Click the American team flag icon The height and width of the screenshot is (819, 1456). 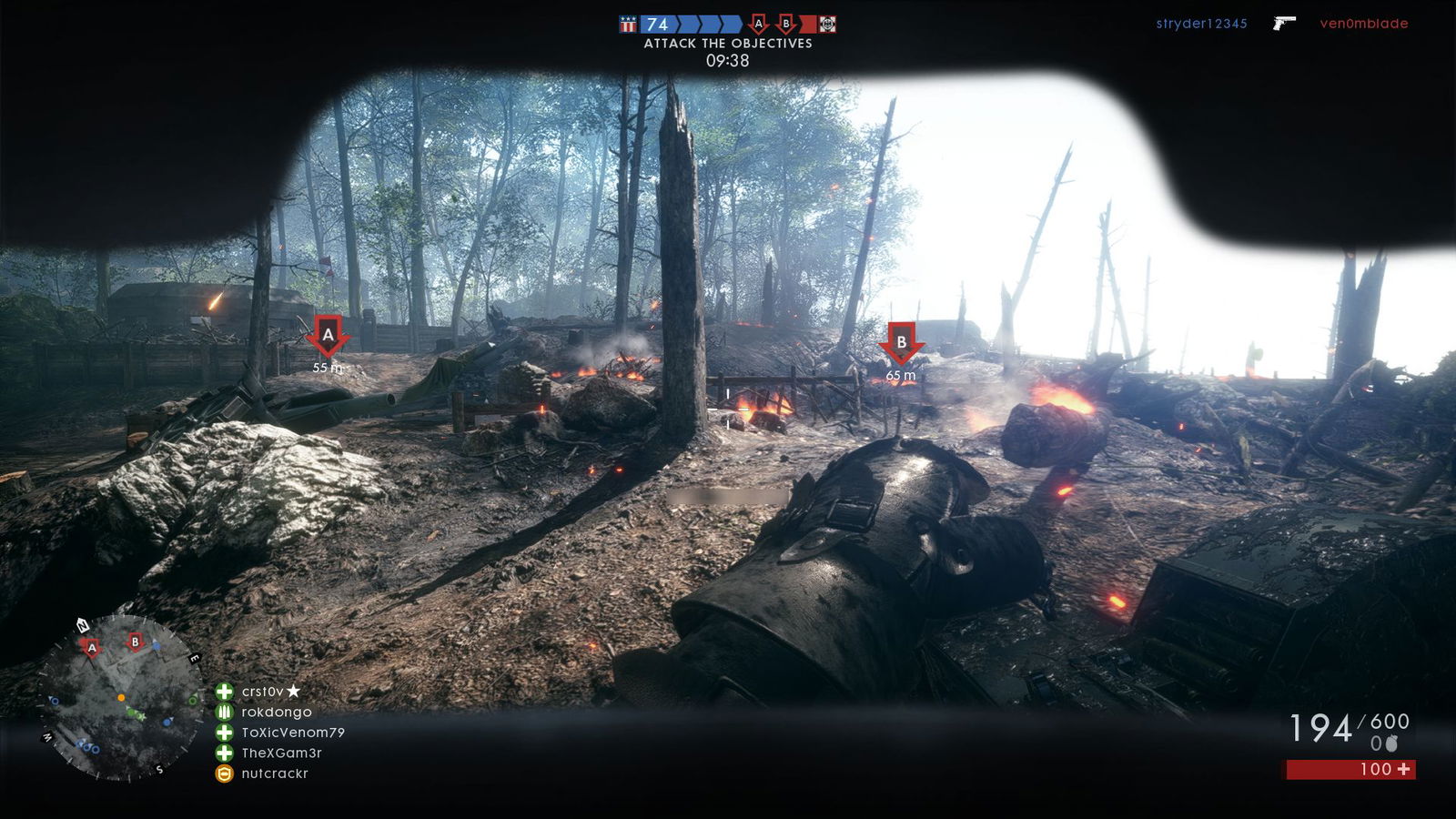628,25
